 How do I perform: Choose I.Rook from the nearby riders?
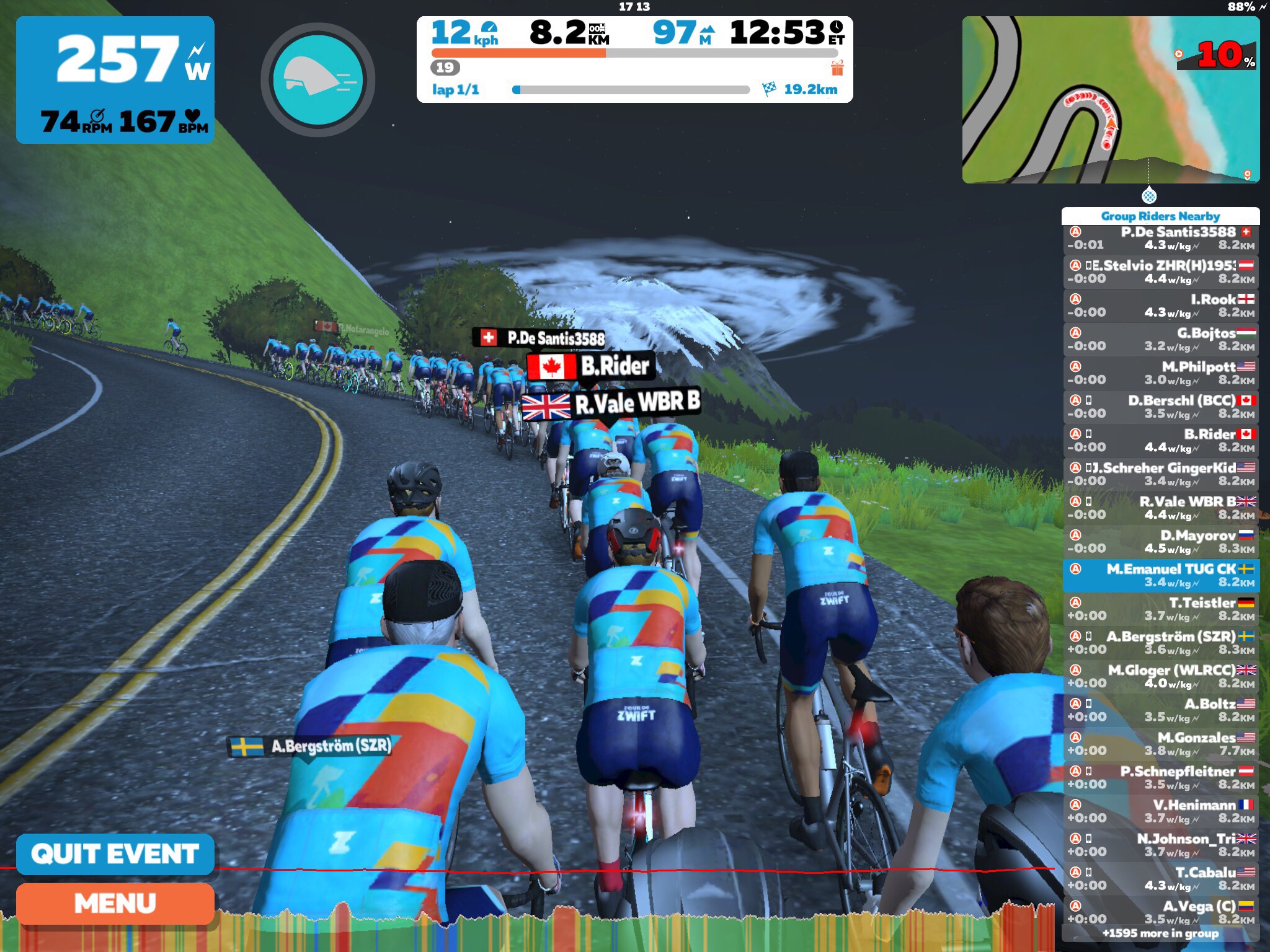coord(1160,306)
